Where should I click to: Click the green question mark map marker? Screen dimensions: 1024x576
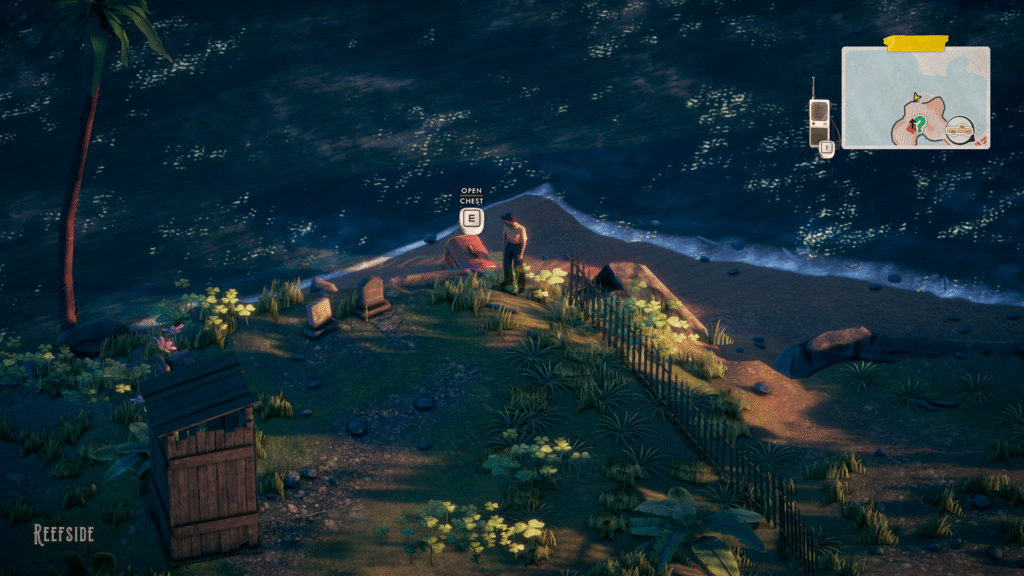(x=919, y=122)
